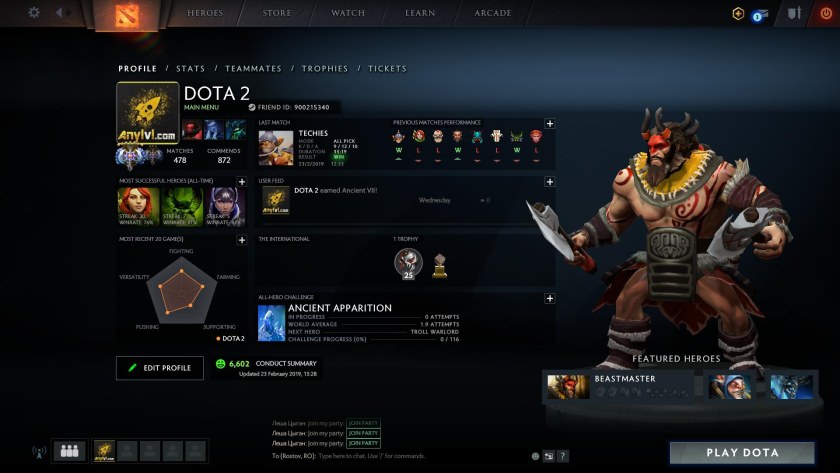Click the chat input field
840x473 pixels.
[400, 455]
